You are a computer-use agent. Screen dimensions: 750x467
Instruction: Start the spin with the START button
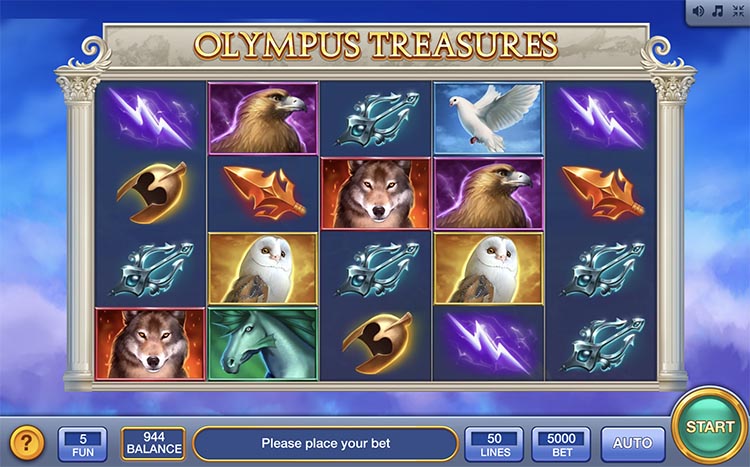click(x=710, y=427)
